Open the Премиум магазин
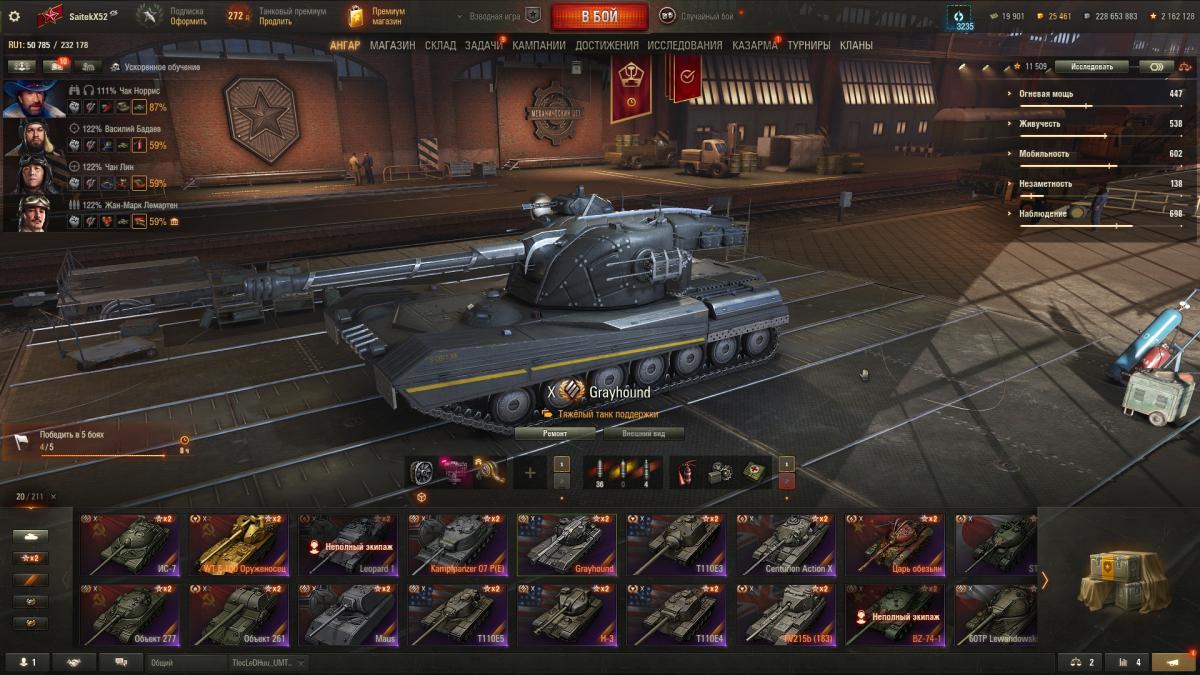1200x675 pixels. tap(376, 16)
